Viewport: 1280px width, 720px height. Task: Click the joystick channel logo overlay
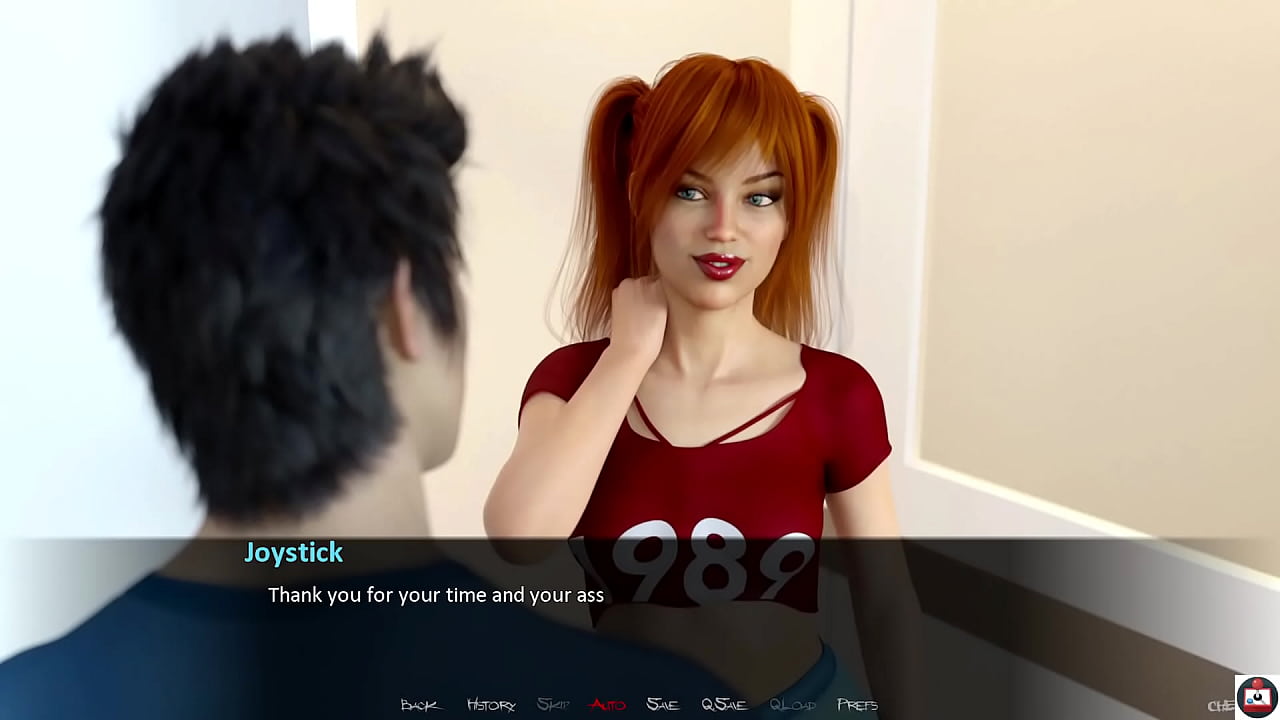tap(1256, 697)
